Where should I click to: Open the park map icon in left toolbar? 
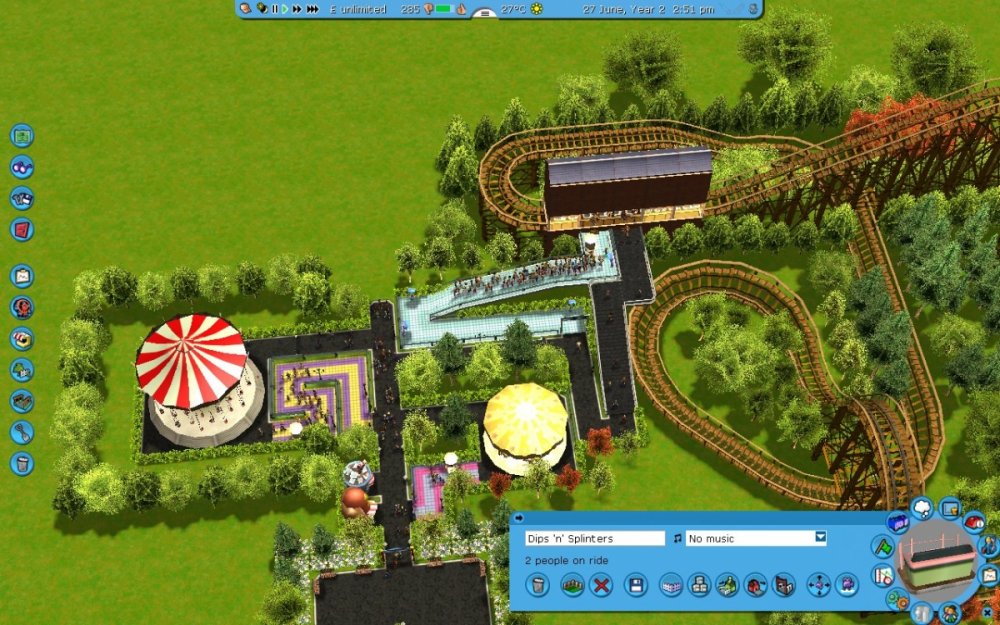(x=22, y=136)
